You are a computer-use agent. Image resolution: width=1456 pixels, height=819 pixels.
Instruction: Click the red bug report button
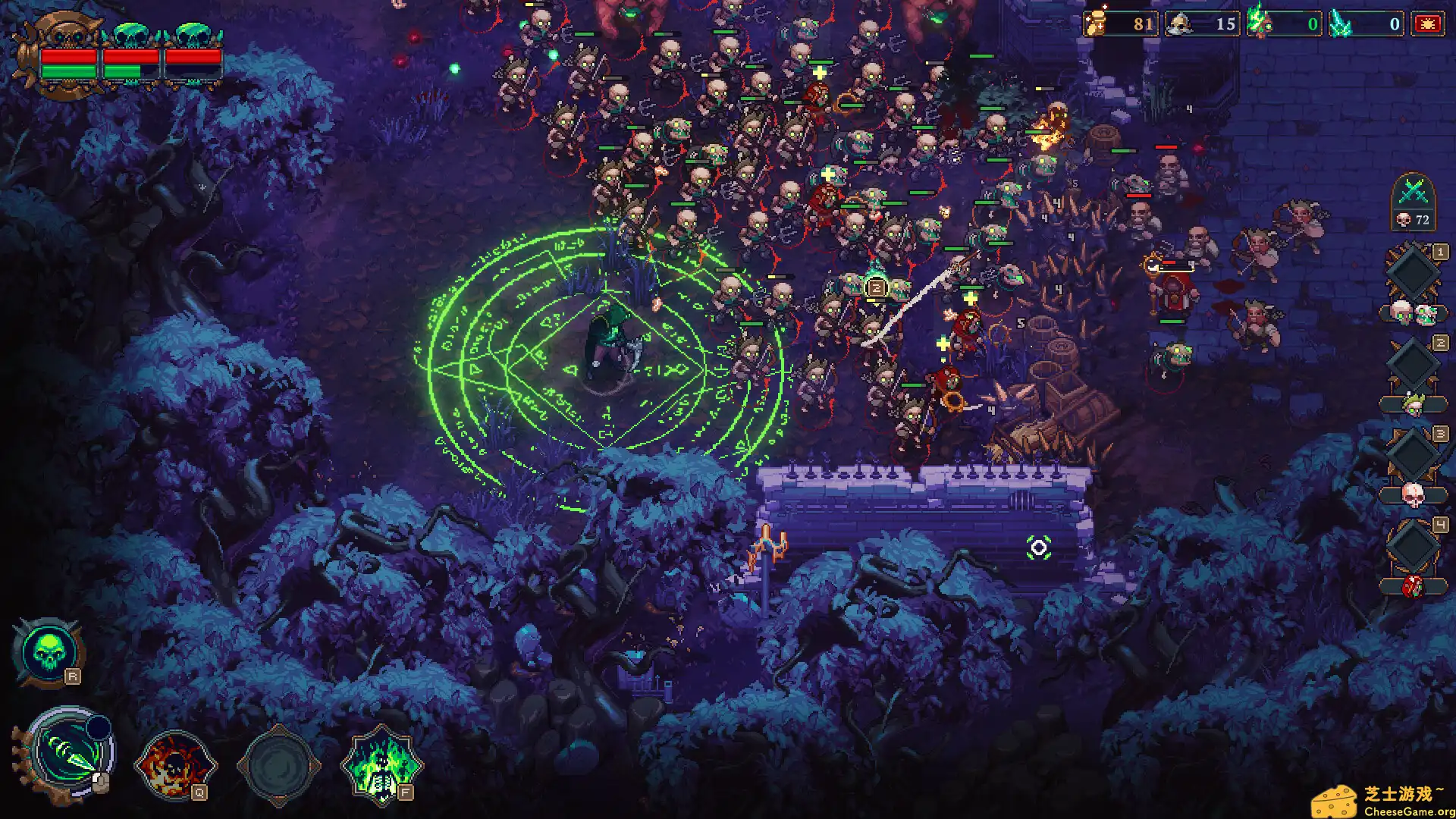[x=1427, y=24]
